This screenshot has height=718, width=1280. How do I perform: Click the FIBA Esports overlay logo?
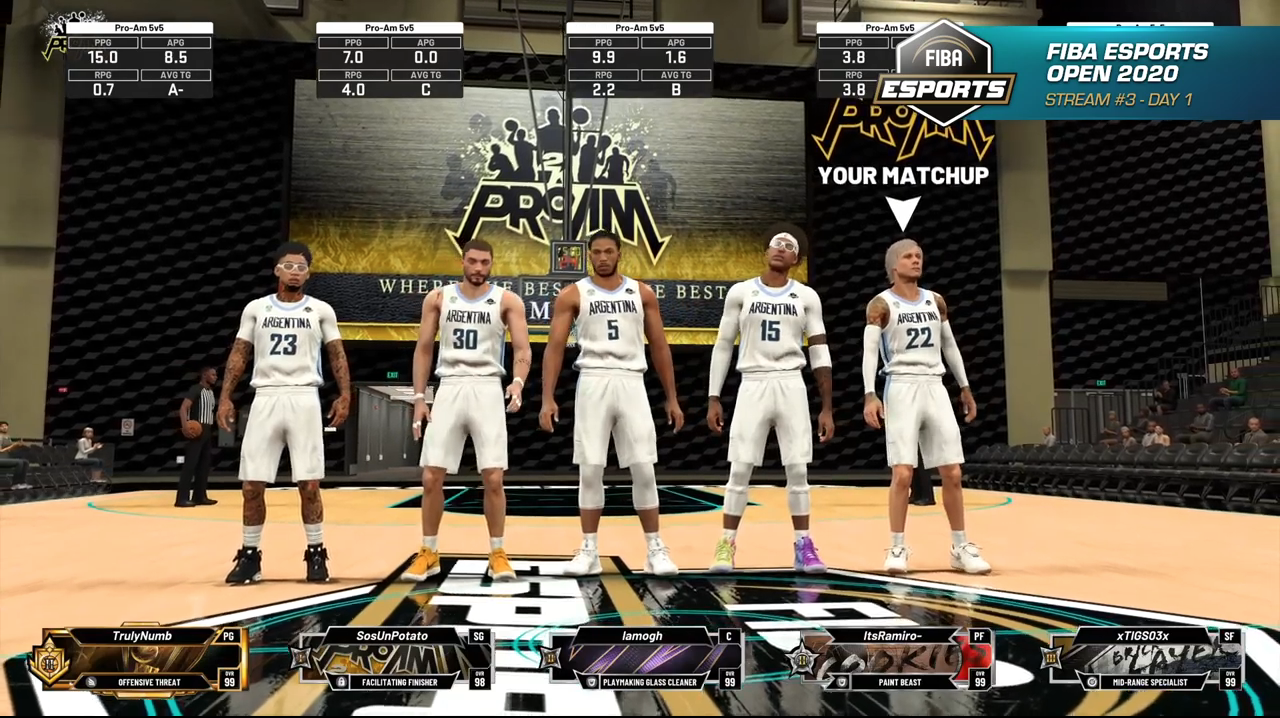click(x=943, y=72)
